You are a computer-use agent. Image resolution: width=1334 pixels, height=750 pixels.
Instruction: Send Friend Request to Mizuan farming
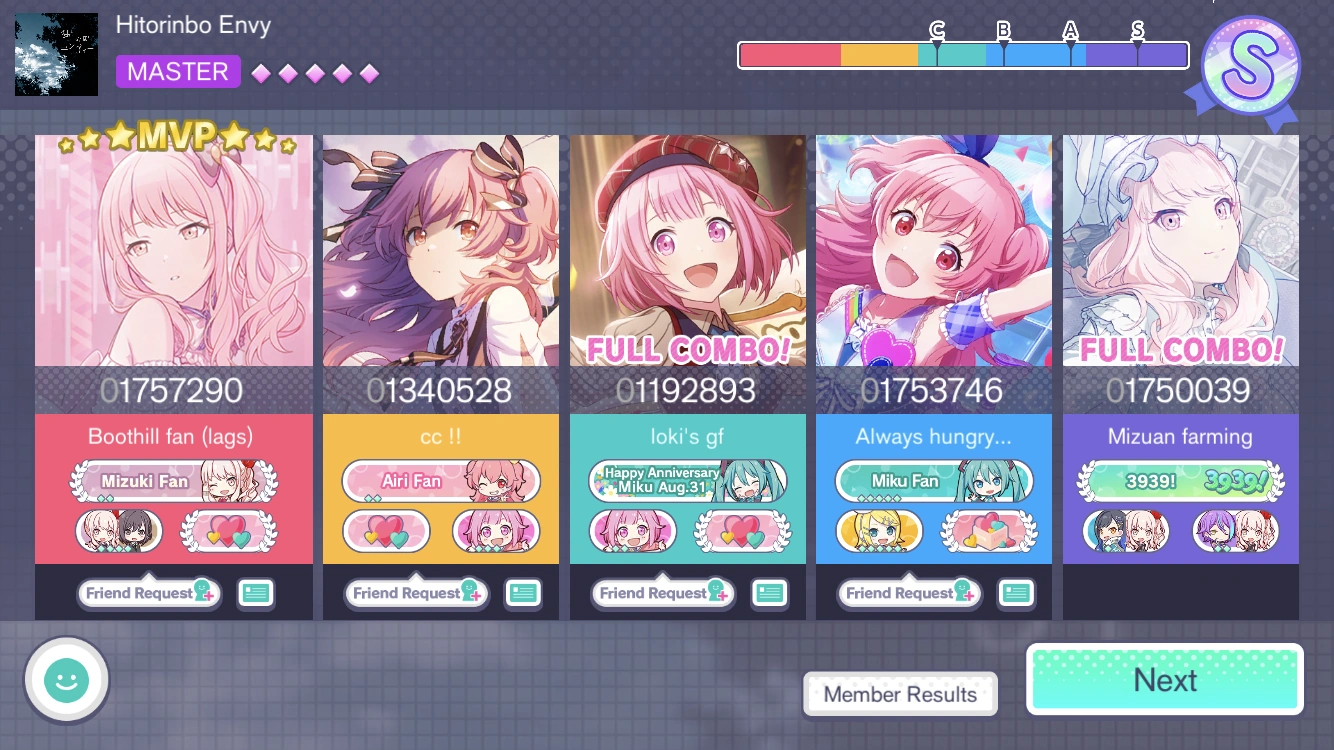click(1153, 593)
